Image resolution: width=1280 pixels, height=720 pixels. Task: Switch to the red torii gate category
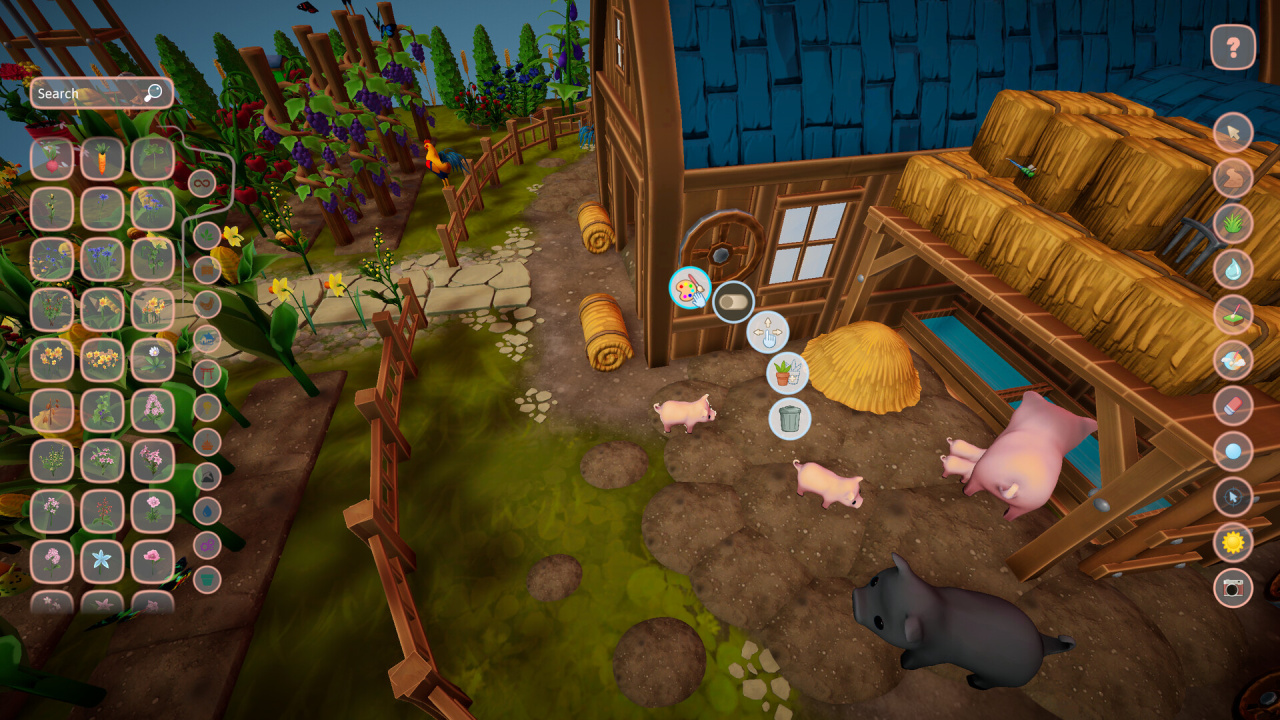[207, 373]
